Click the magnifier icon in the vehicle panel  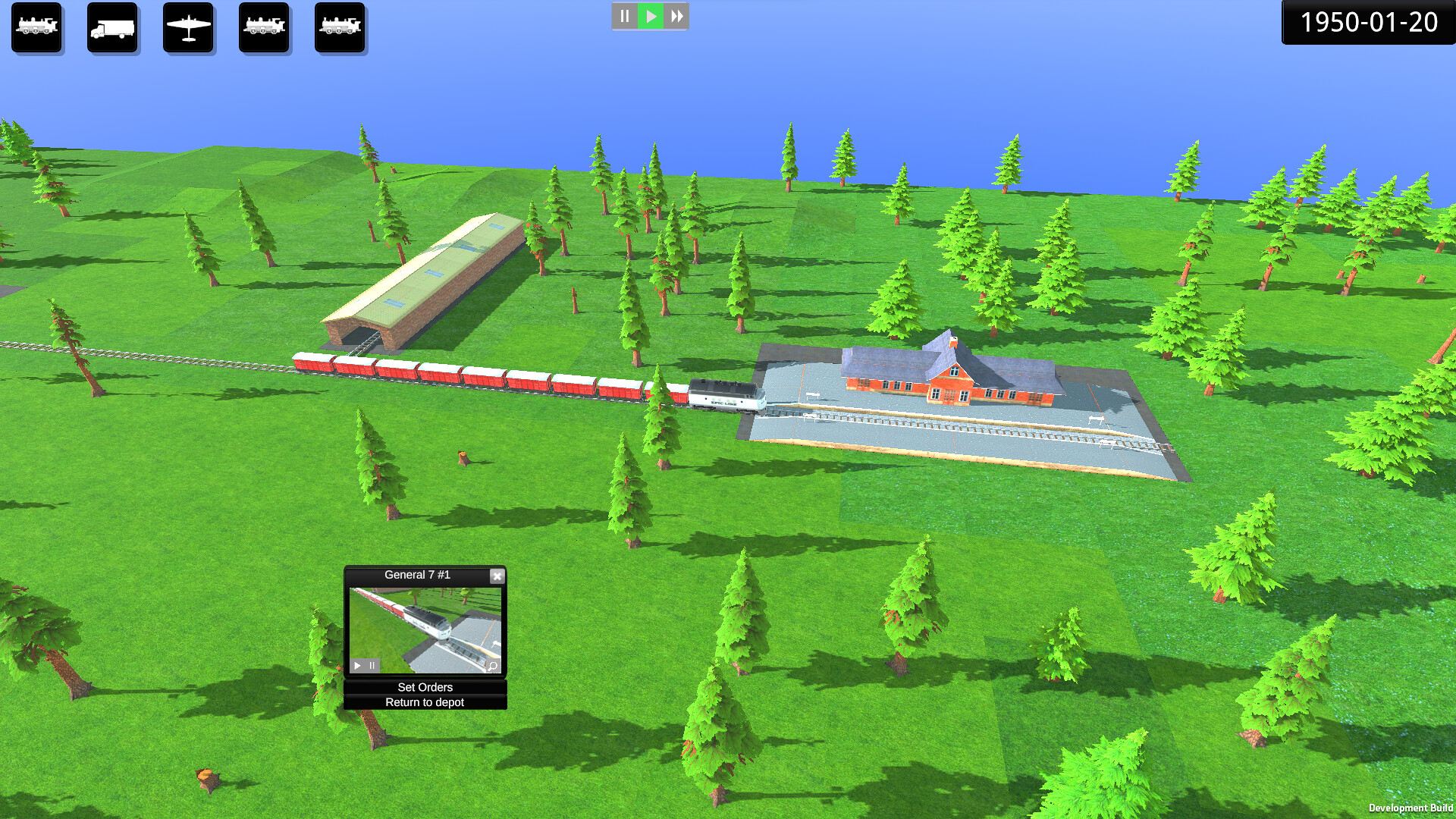click(x=492, y=665)
